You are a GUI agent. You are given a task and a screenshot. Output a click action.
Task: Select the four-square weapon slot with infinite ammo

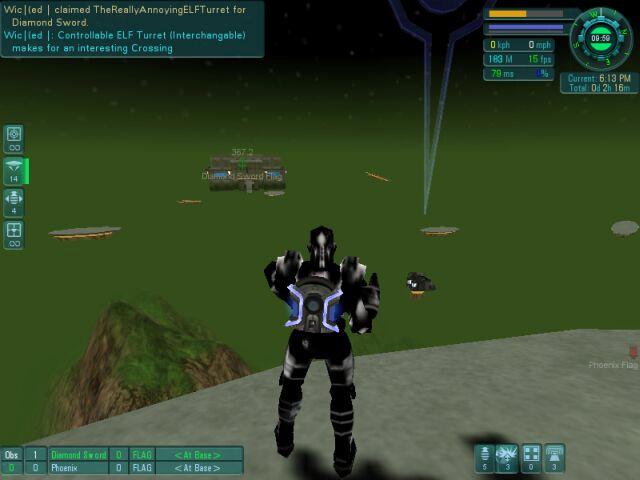point(14,234)
